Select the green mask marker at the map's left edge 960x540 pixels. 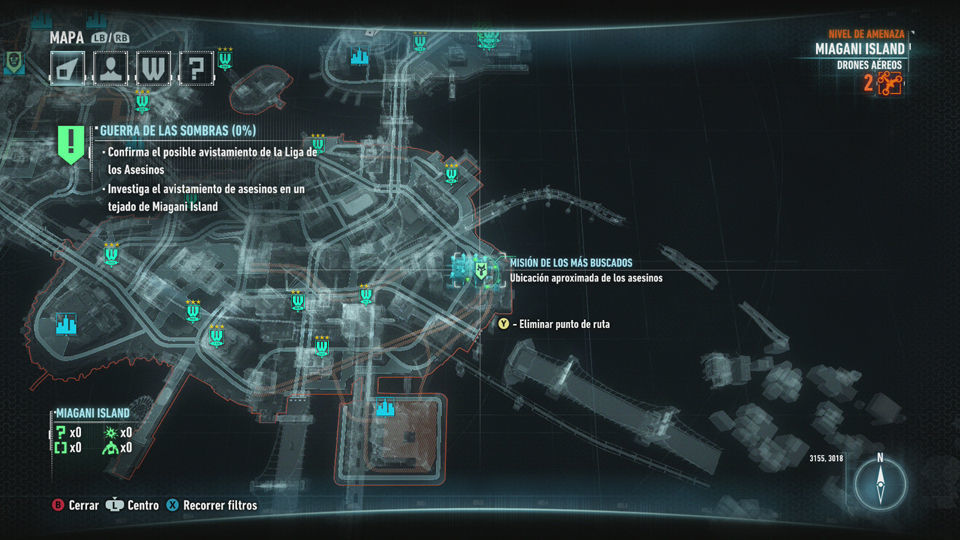pyautogui.click(x=12, y=62)
